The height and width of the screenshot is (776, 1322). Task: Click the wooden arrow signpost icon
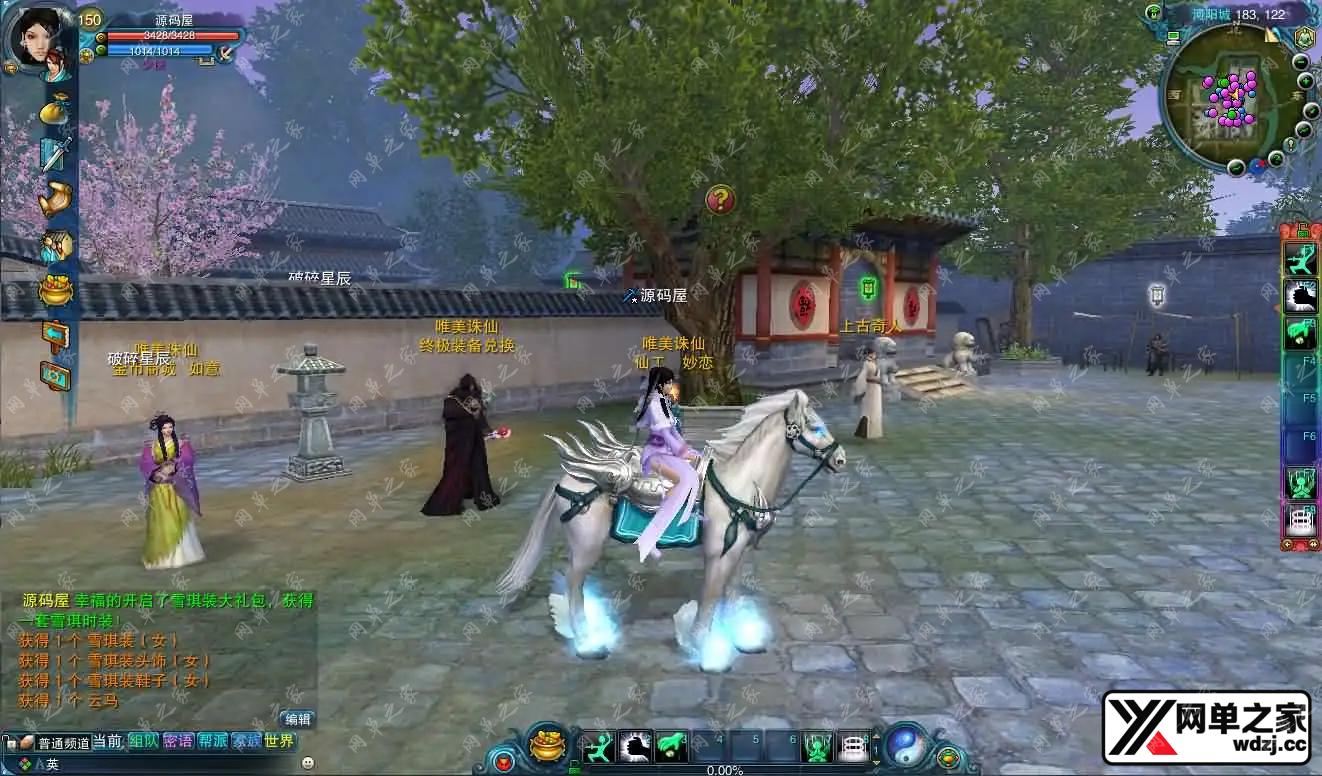(x=55, y=334)
